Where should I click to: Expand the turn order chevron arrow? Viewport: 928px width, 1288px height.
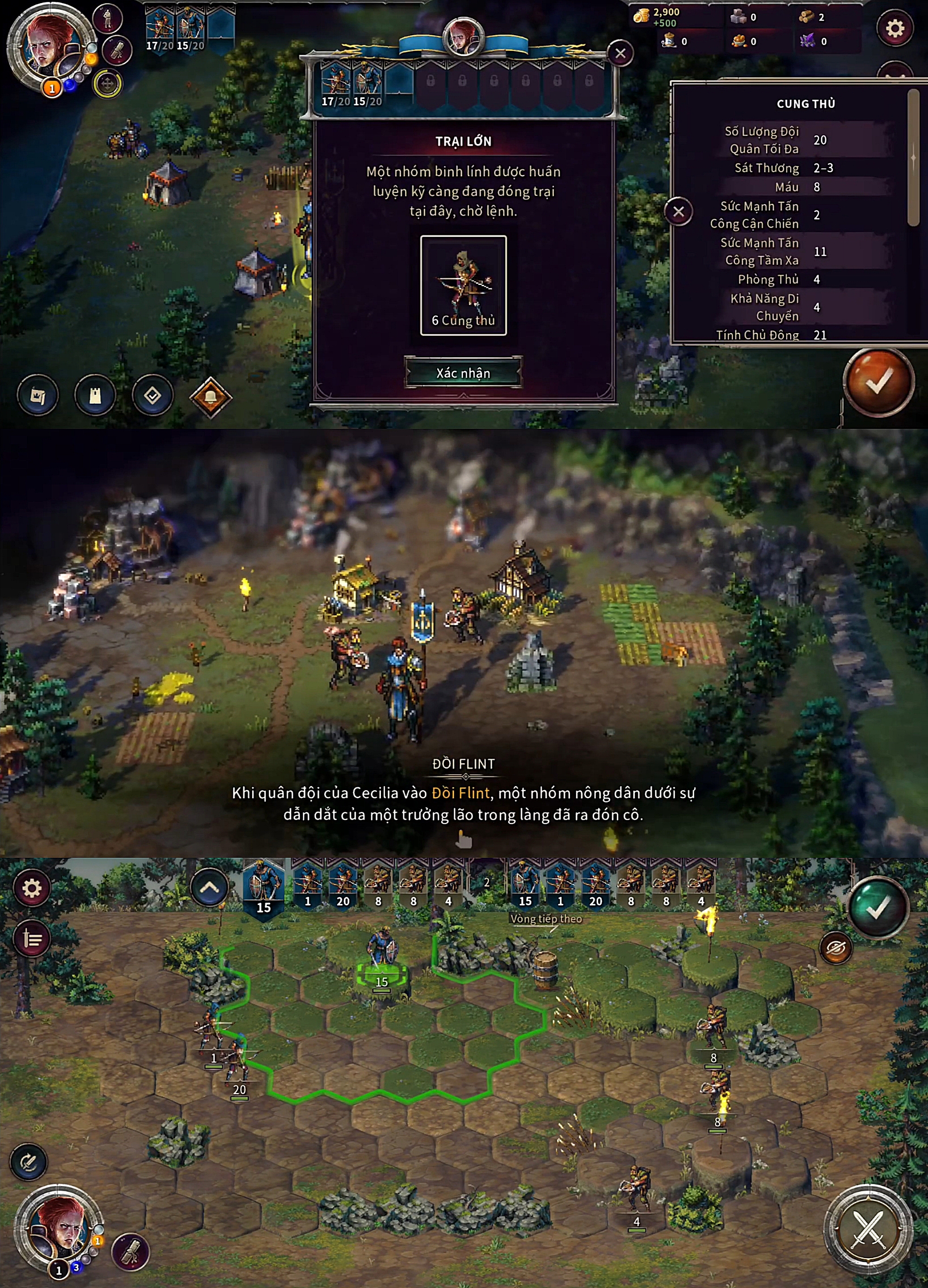[x=210, y=888]
